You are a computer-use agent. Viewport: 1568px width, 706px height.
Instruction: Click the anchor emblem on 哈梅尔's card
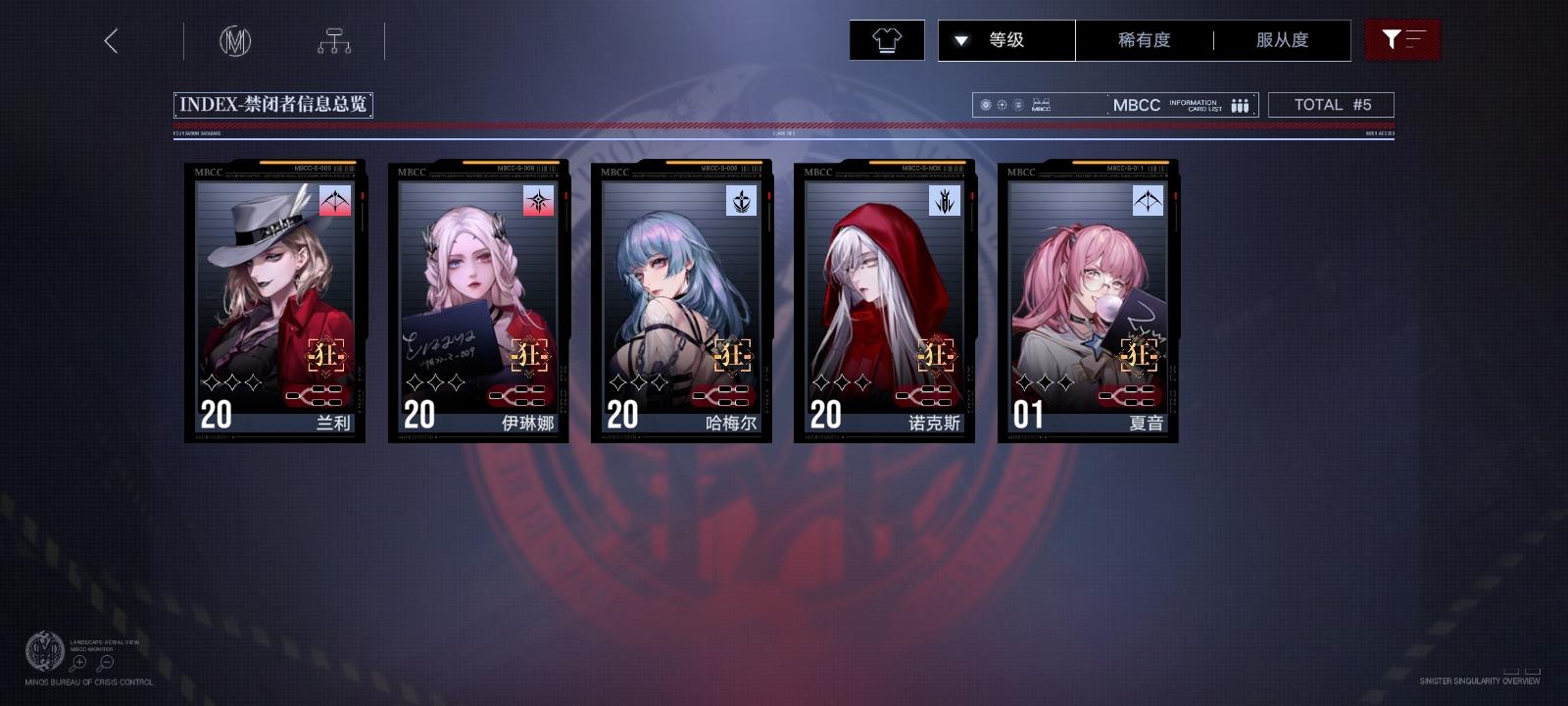point(742,203)
